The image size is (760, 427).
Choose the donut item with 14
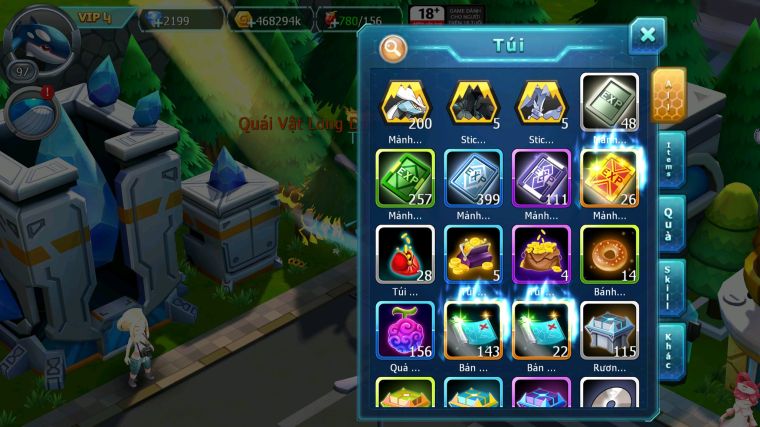click(609, 254)
